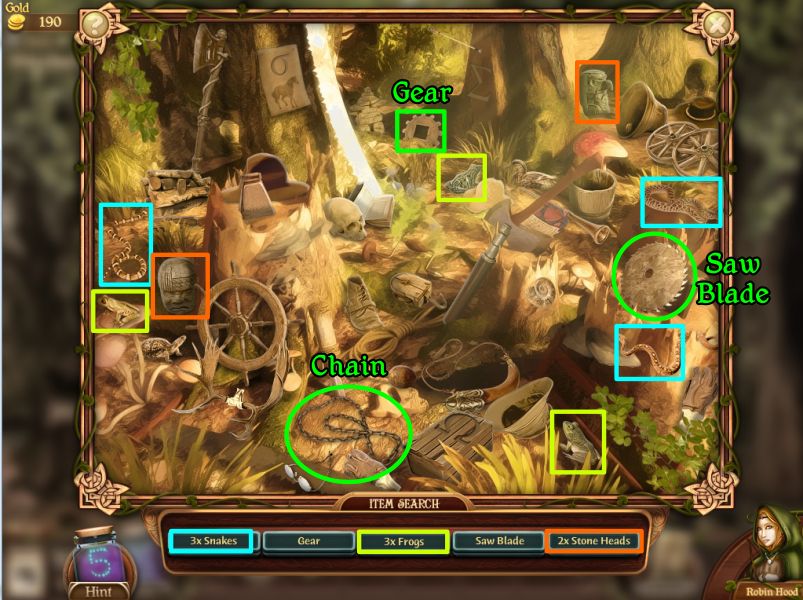Open the question mark help button

[95, 24]
